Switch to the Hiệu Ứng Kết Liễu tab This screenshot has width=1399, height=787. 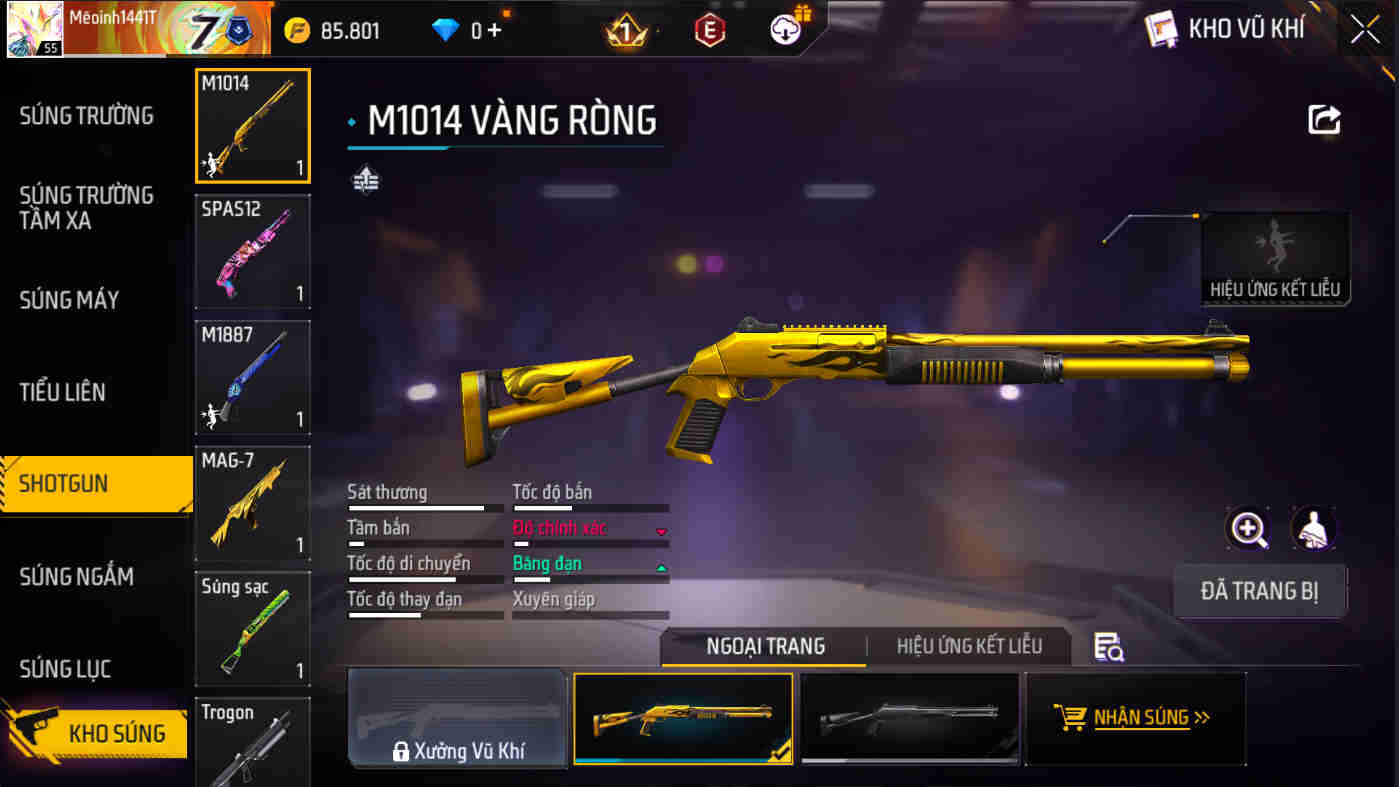[968, 646]
